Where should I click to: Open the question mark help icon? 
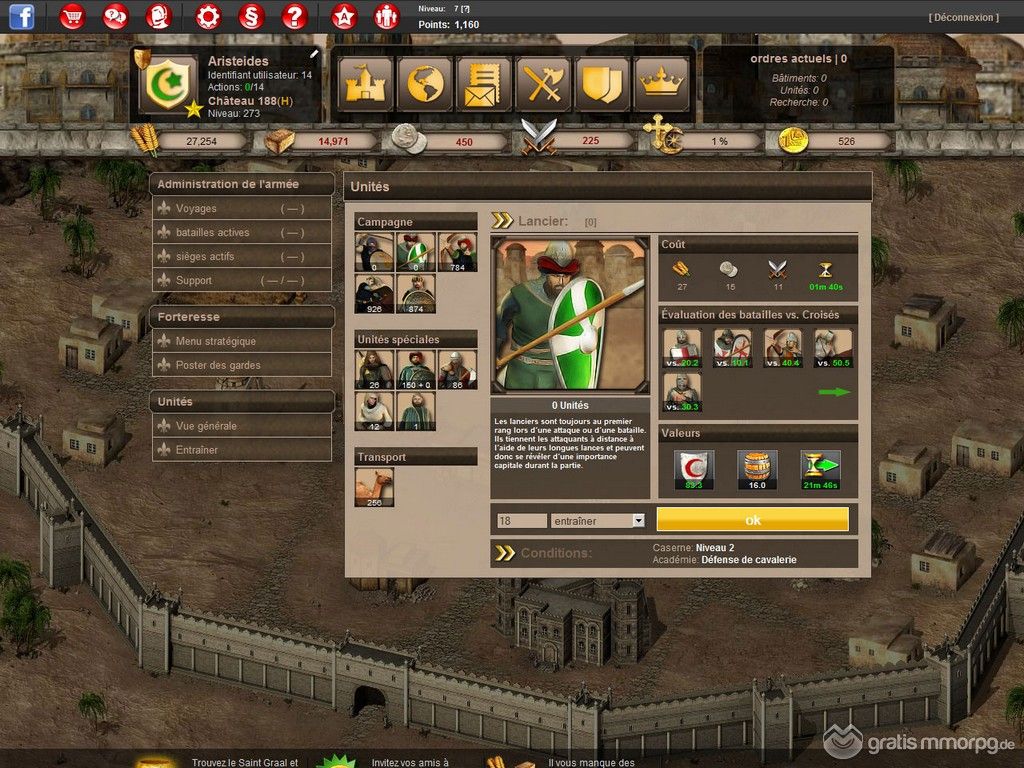[x=293, y=16]
